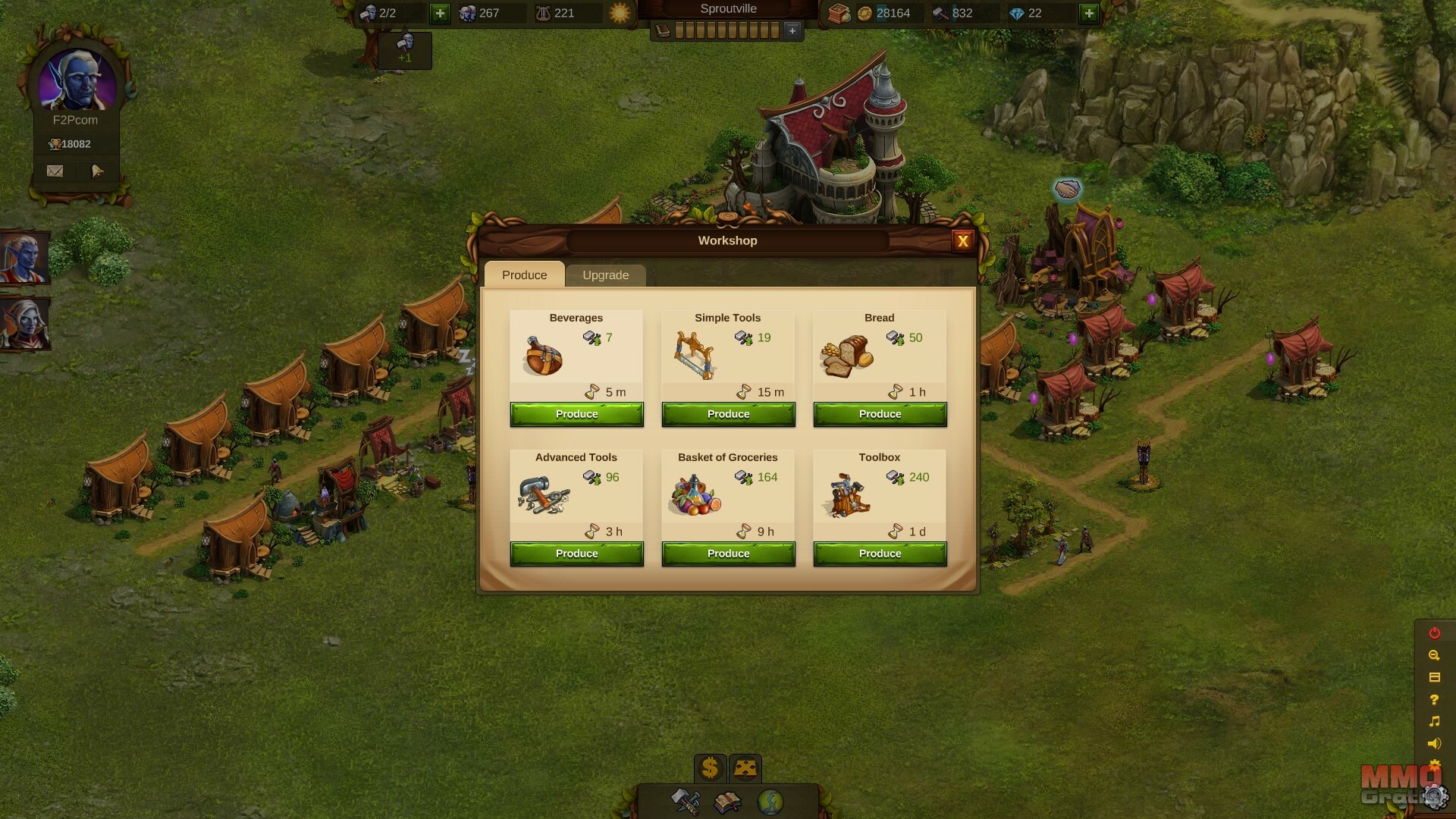Produce Bread for one hour

pyautogui.click(x=880, y=414)
